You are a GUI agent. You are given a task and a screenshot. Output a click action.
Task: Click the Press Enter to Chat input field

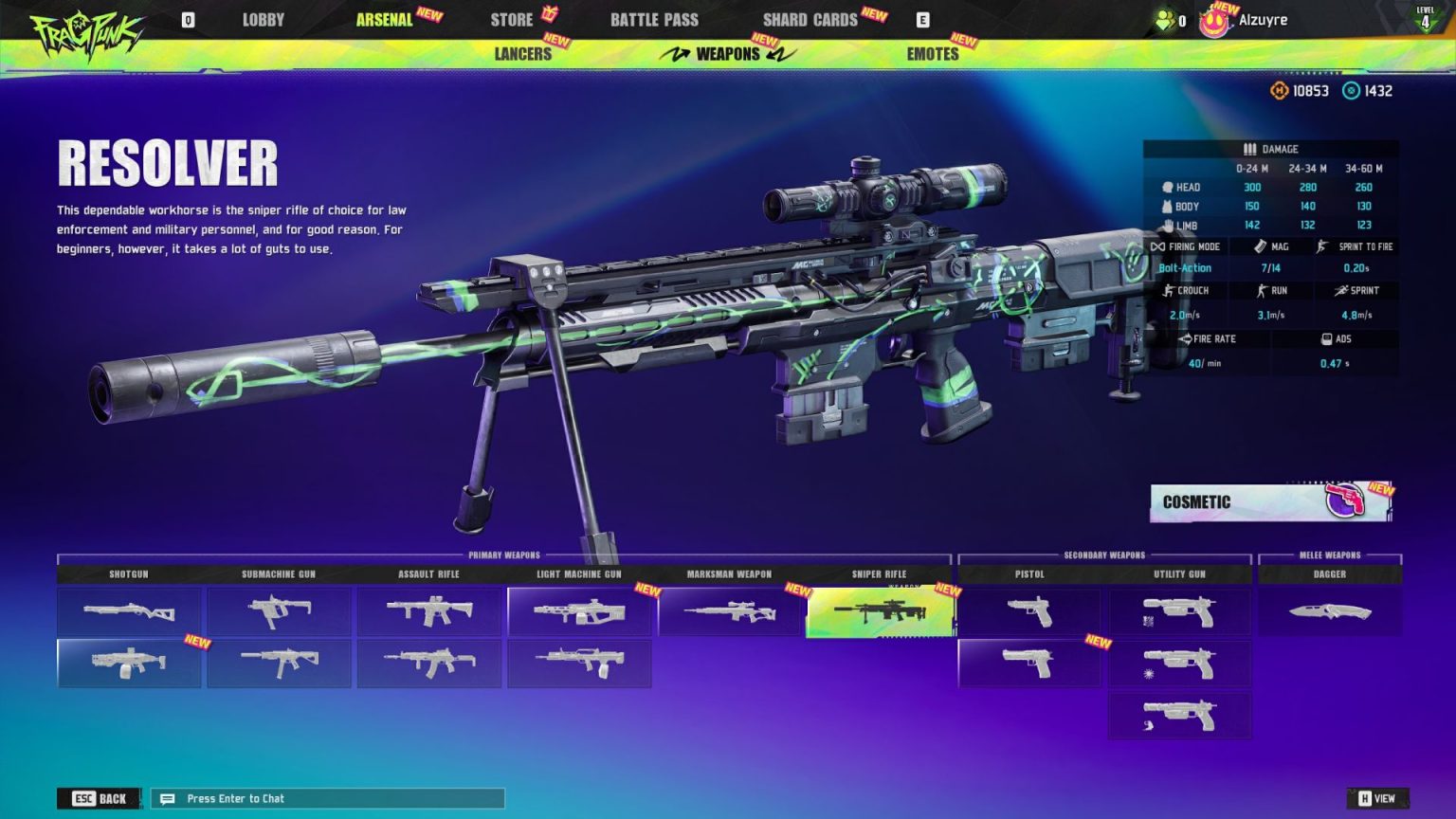click(327, 798)
